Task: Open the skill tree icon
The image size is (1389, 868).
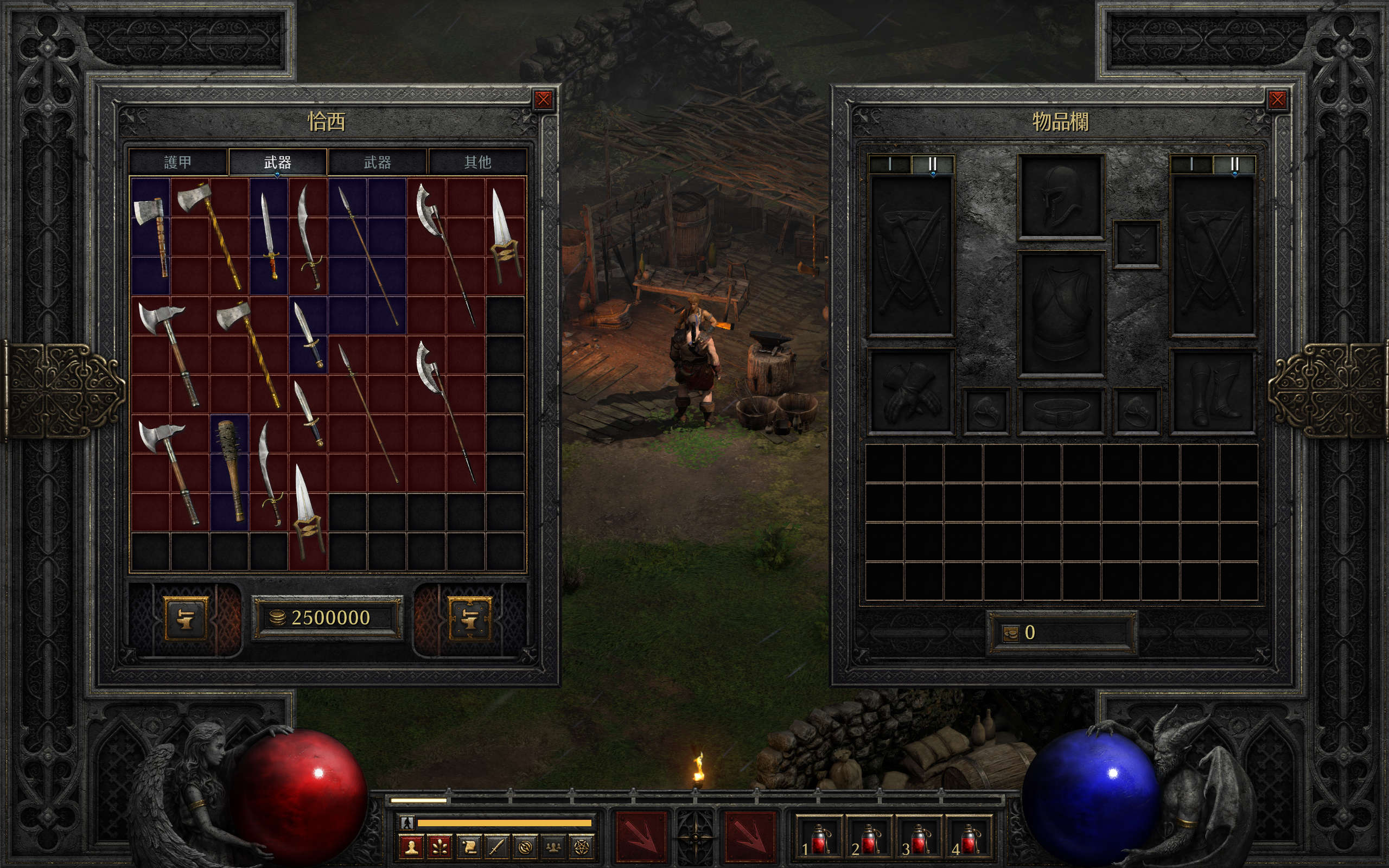Action: (x=439, y=847)
